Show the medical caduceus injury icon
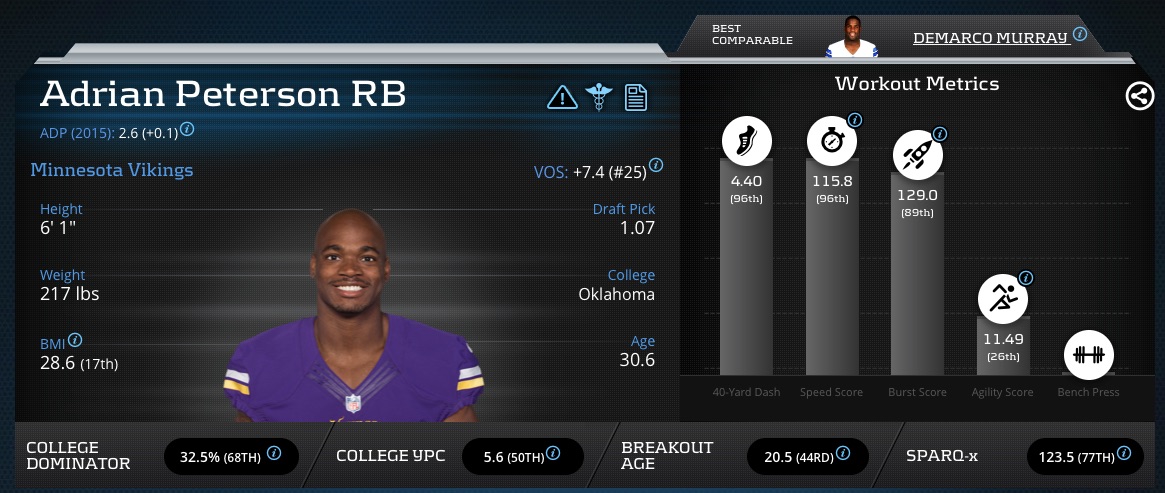 (599, 97)
